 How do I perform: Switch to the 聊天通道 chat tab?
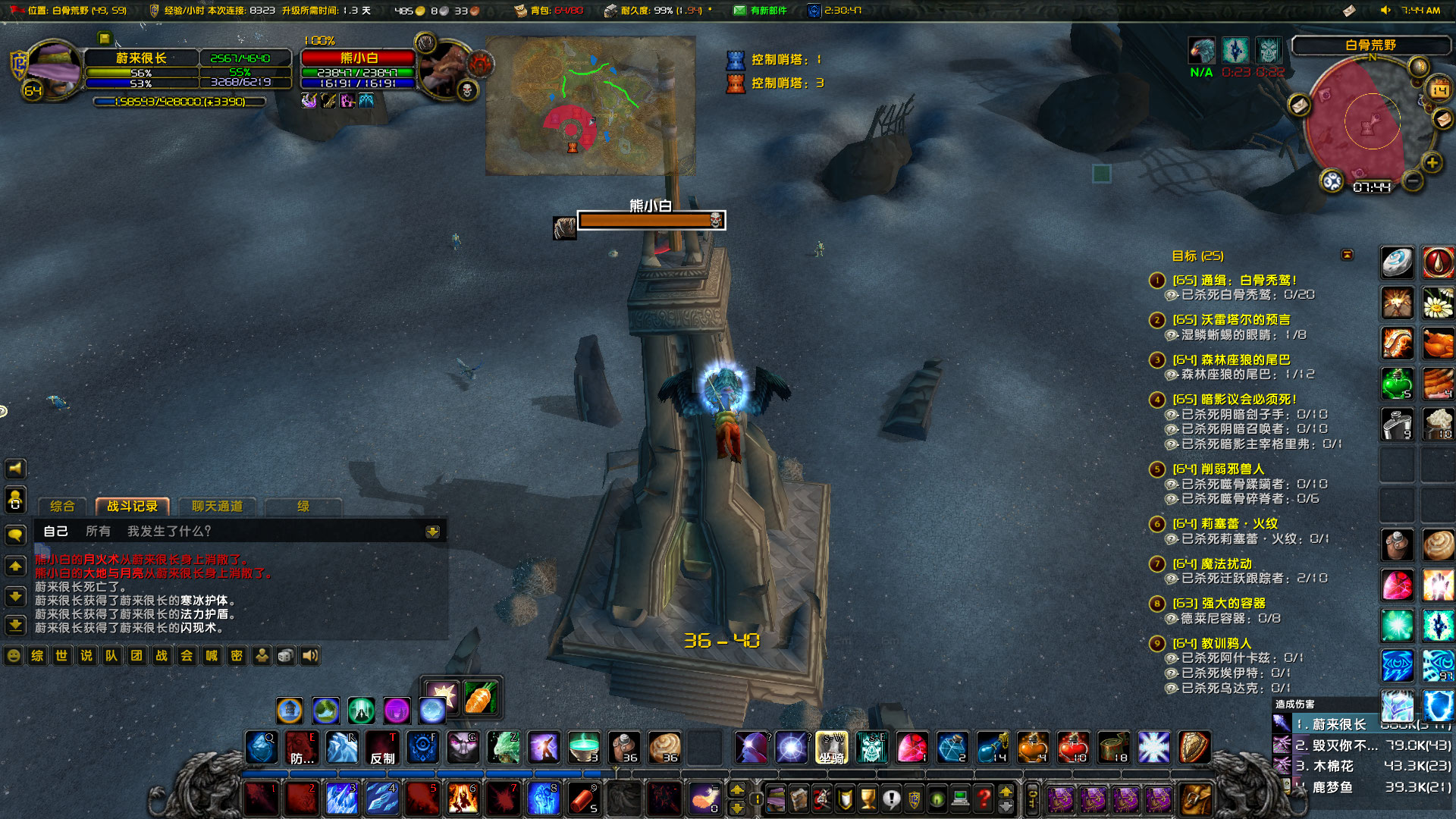[216, 507]
